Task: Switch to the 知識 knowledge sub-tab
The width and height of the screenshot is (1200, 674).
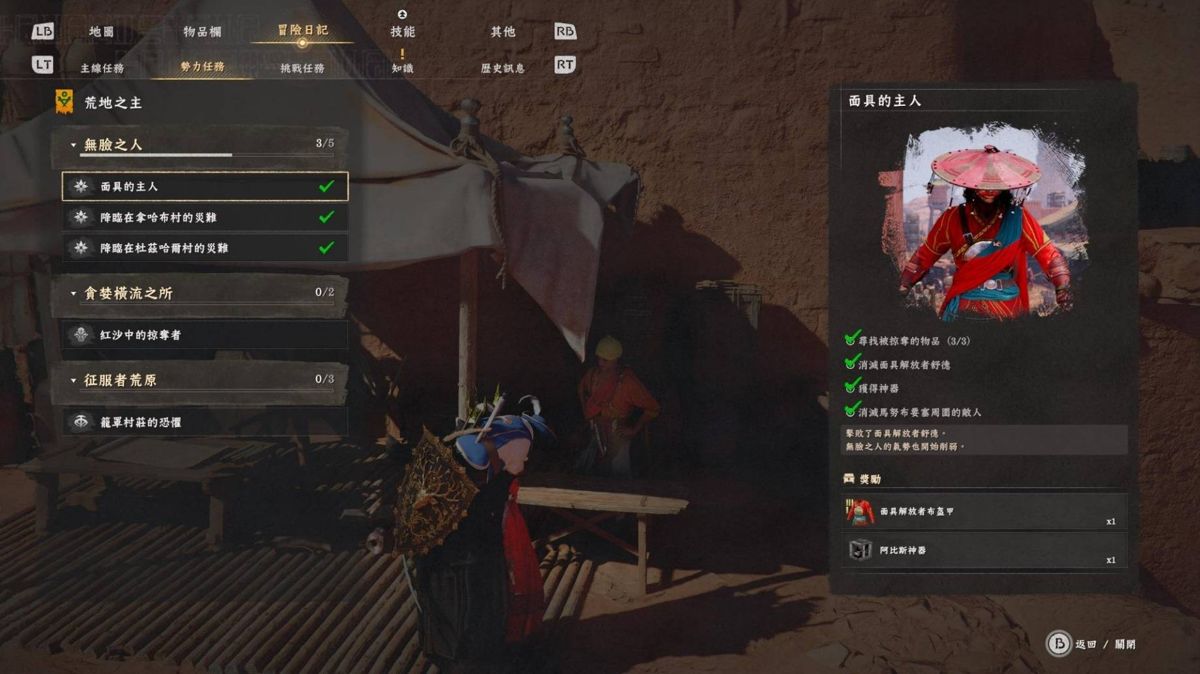Action: (402, 68)
